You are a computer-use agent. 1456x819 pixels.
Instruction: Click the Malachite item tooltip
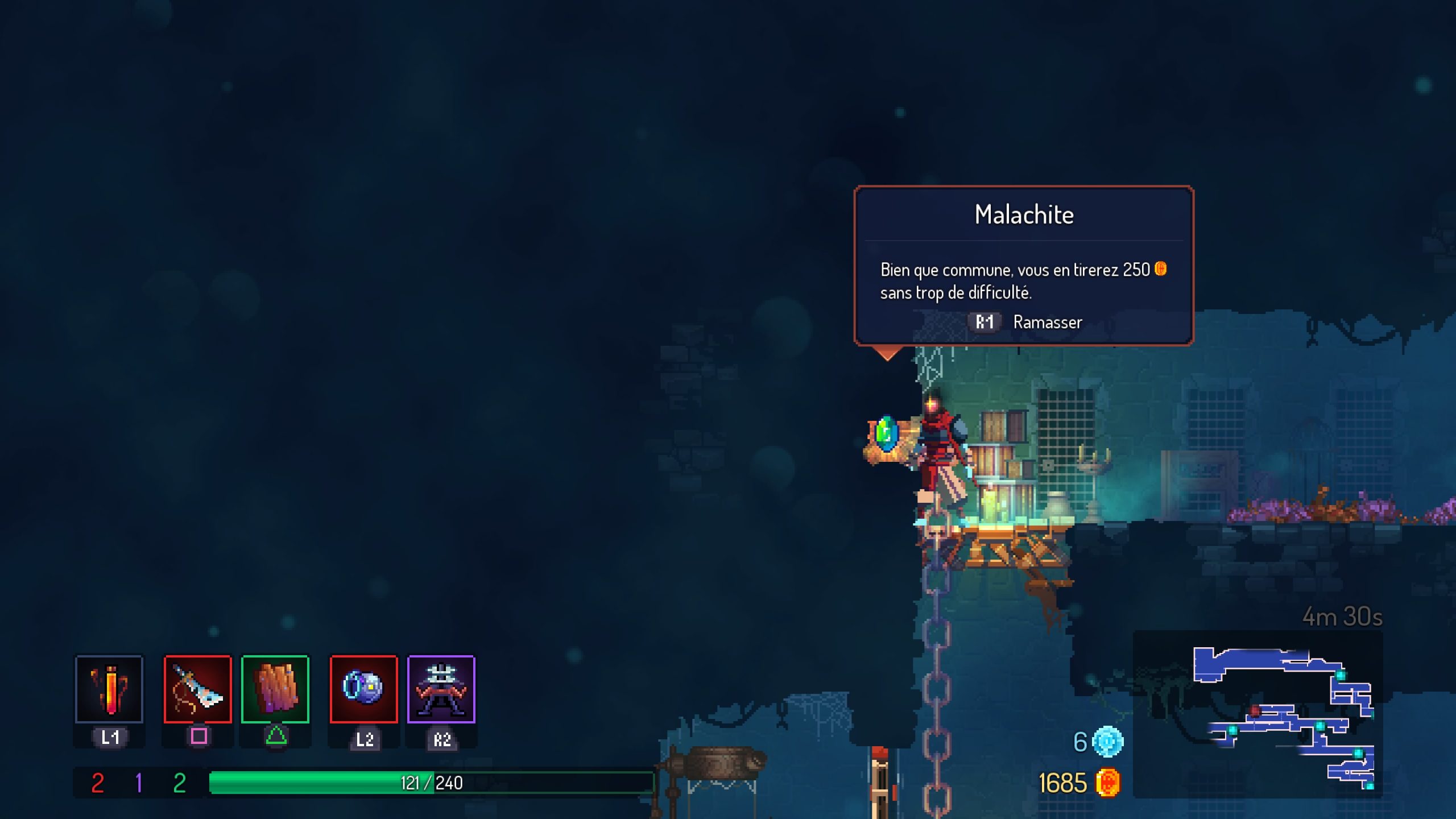coord(1024,266)
